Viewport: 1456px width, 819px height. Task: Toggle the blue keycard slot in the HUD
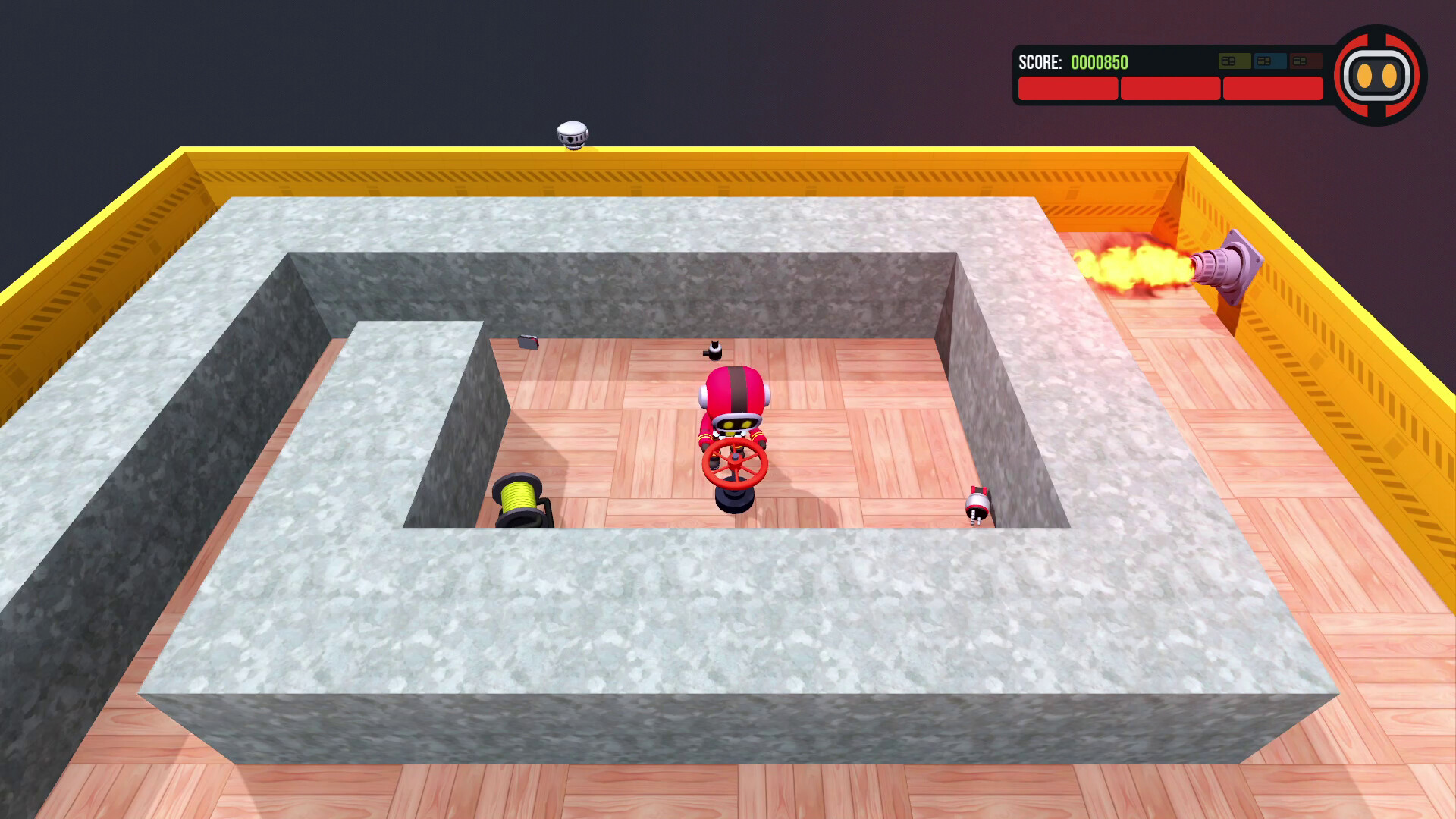[1270, 61]
